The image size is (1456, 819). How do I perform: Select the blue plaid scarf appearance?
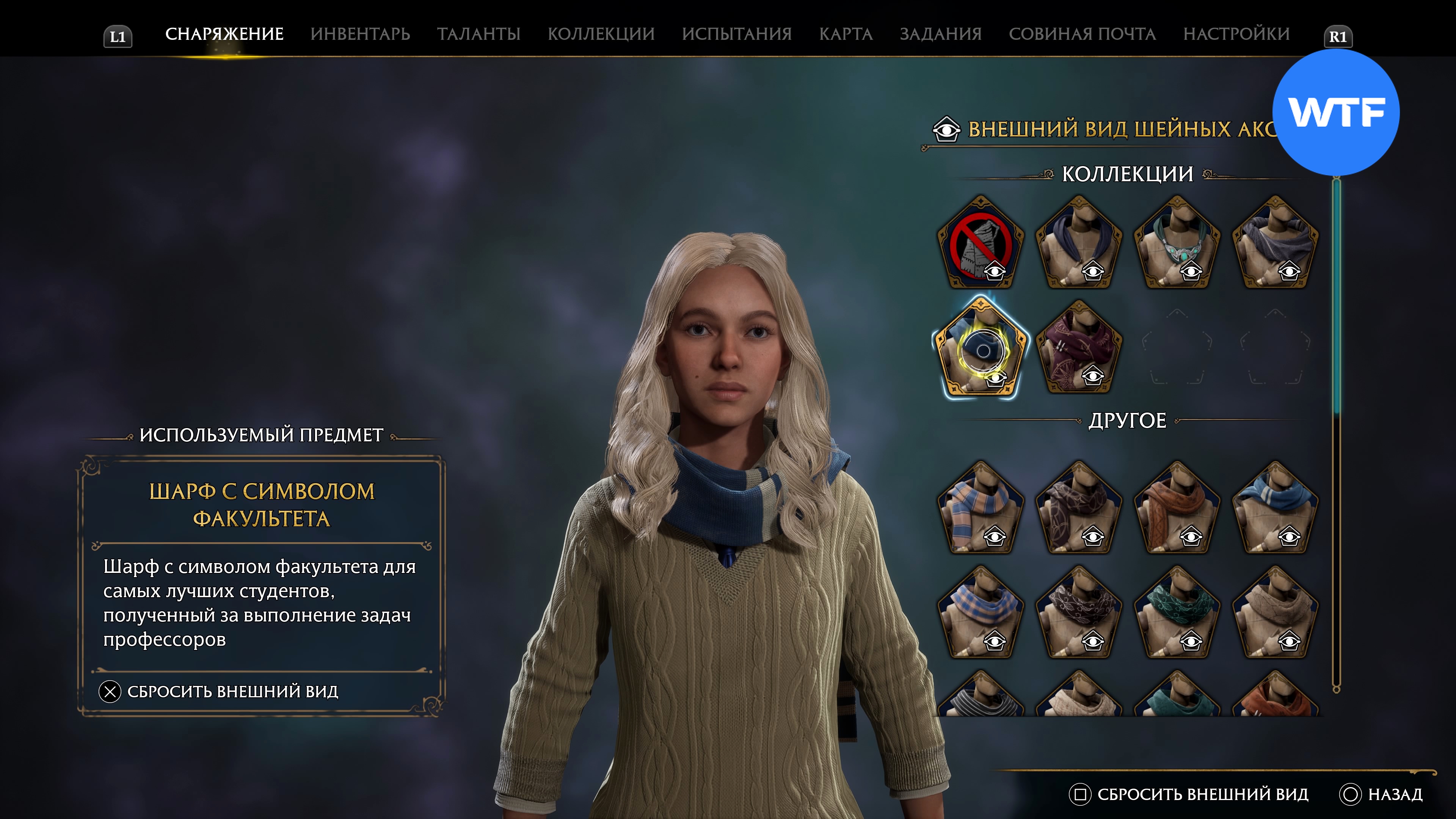981,613
